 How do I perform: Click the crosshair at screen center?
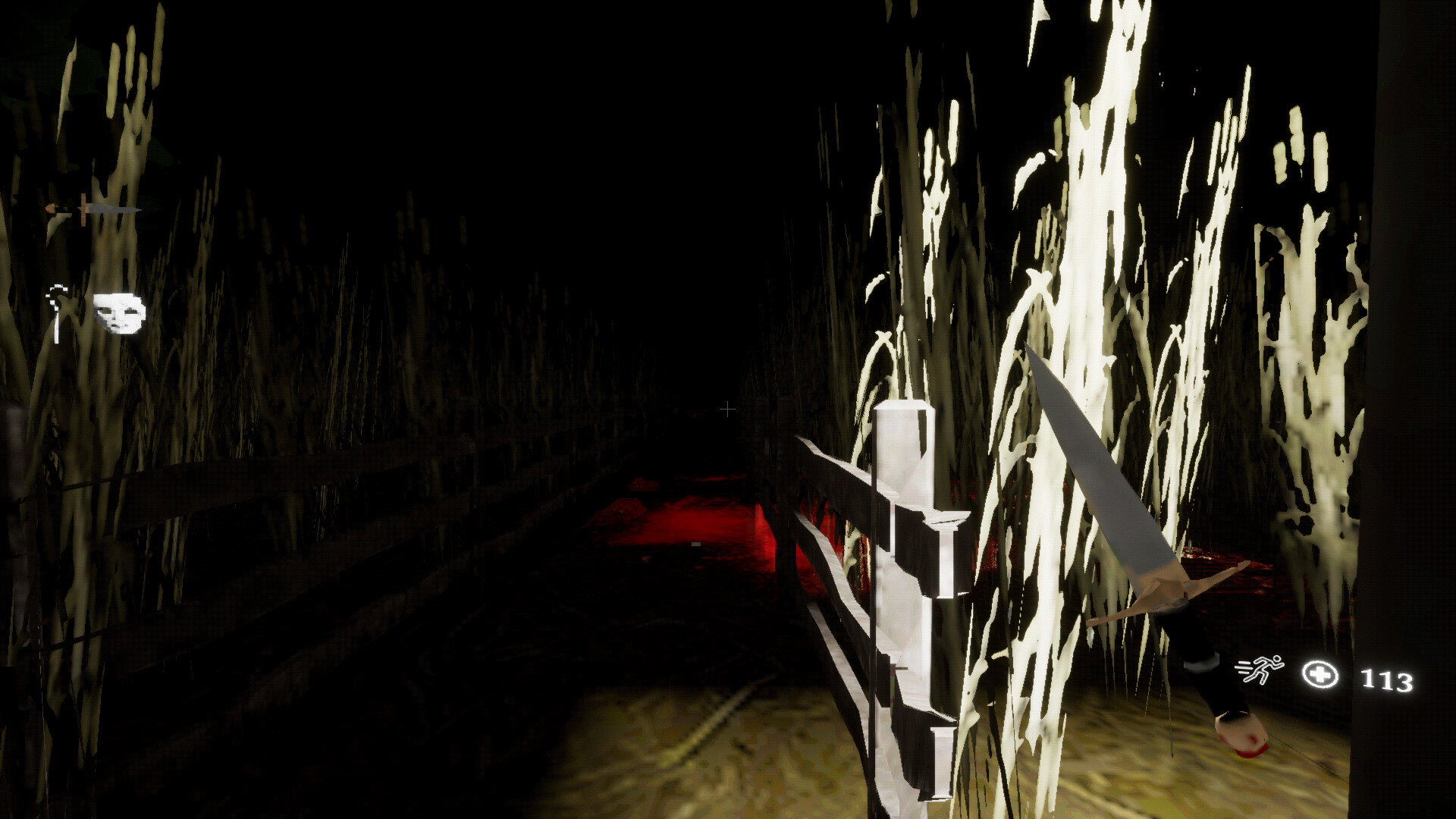[728, 409]
